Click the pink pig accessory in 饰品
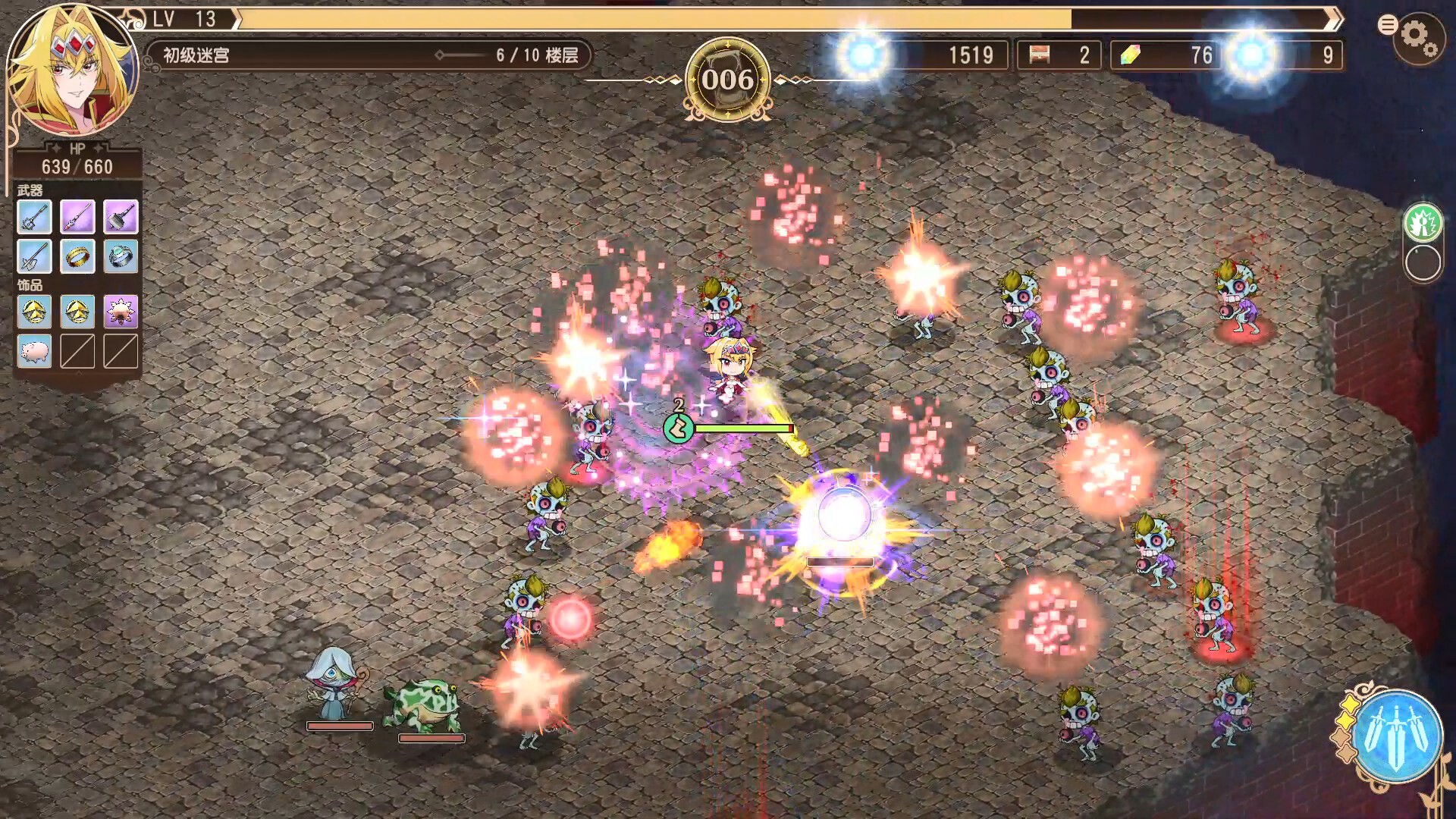This screenshot has height=819, width=1456. [x=33, y=352]
